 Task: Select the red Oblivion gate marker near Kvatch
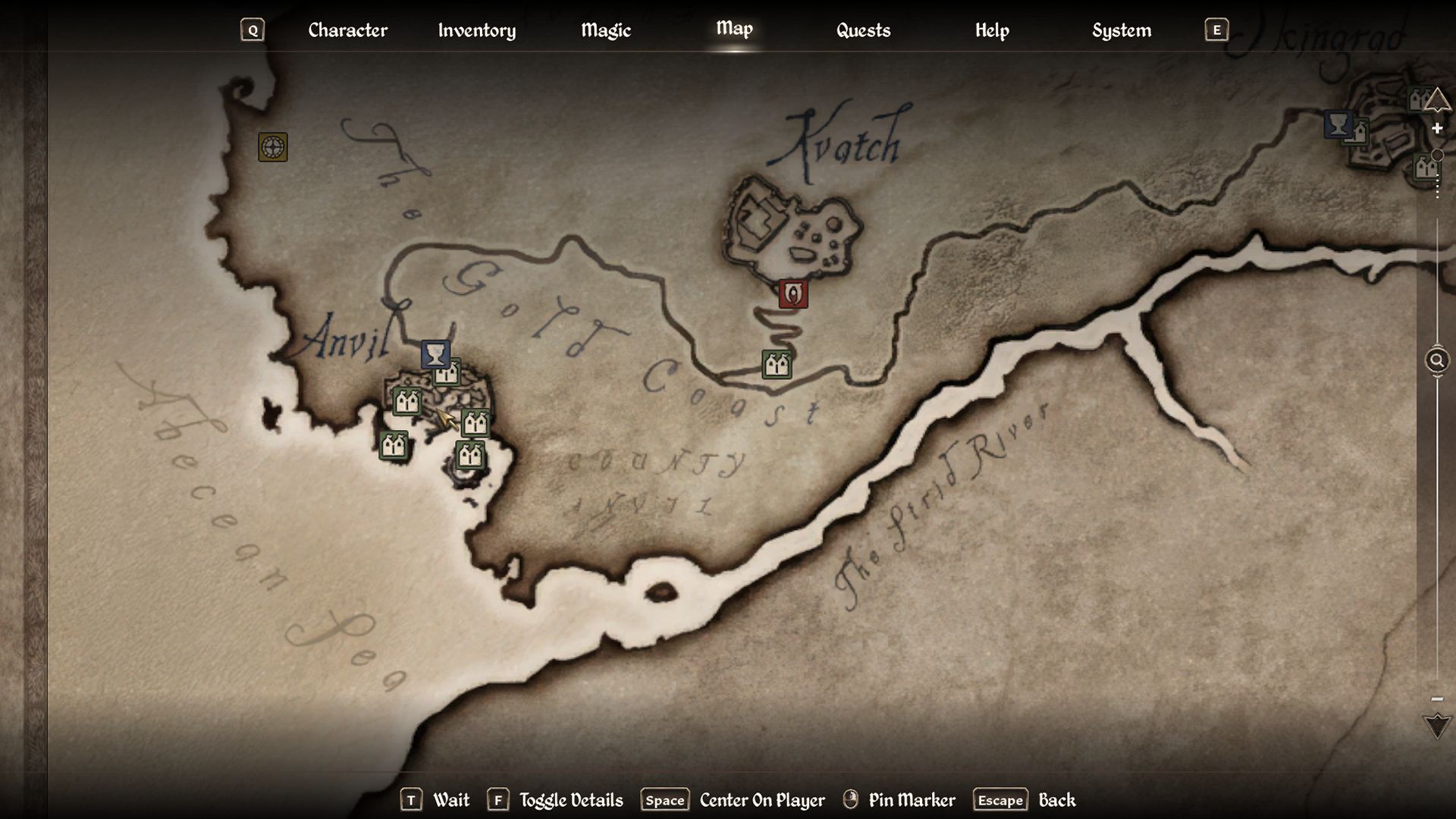793,293
